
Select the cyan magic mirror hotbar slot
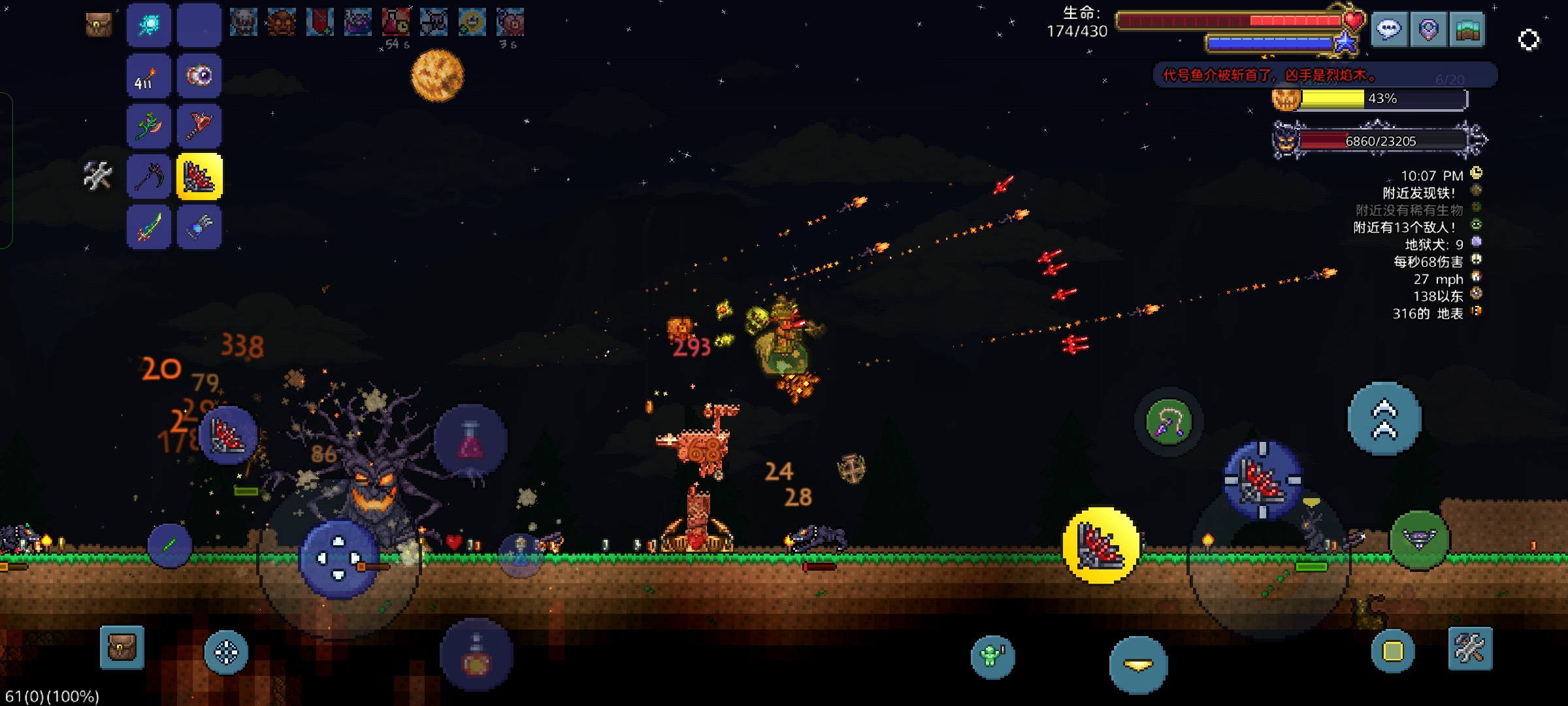[149, 25]
